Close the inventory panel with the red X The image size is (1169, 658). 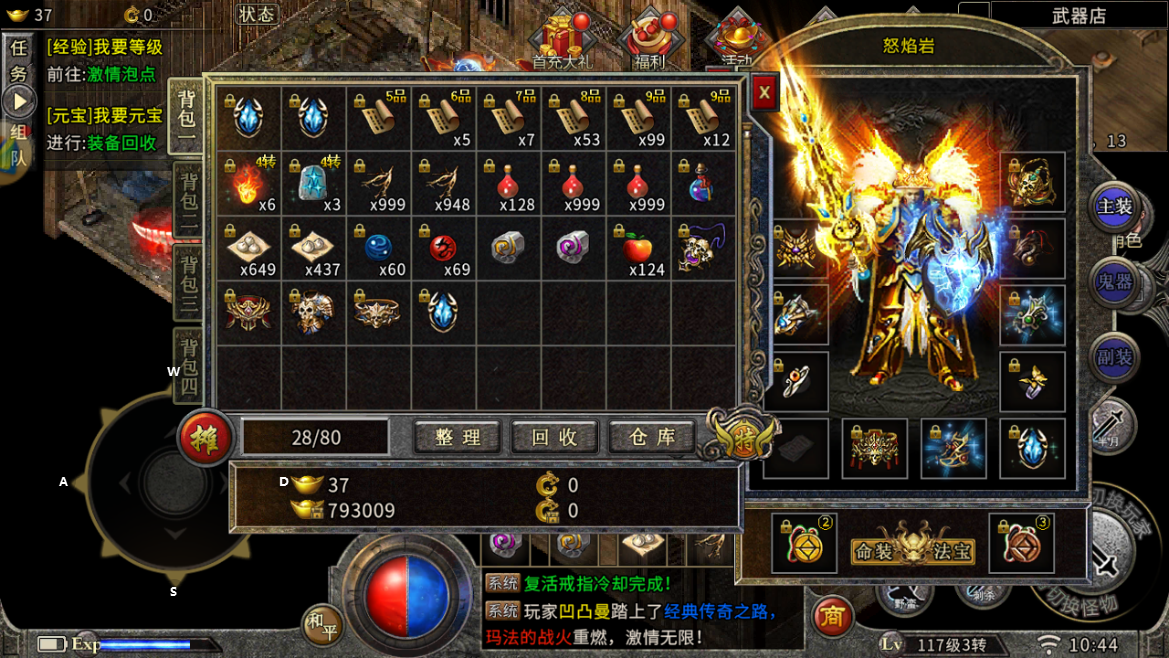(764, 93)
